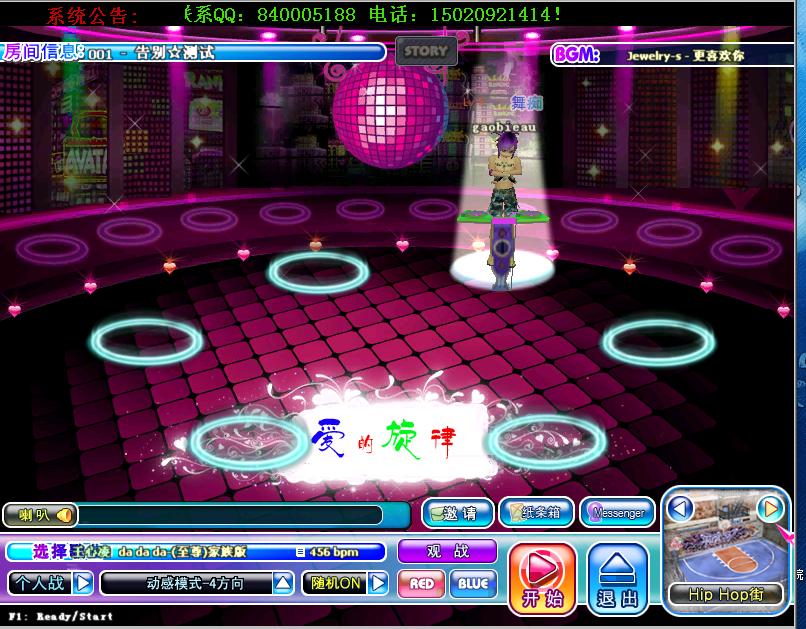Switch to the previous stage map
The image size is (806, 629).
[x=681, y=509]
